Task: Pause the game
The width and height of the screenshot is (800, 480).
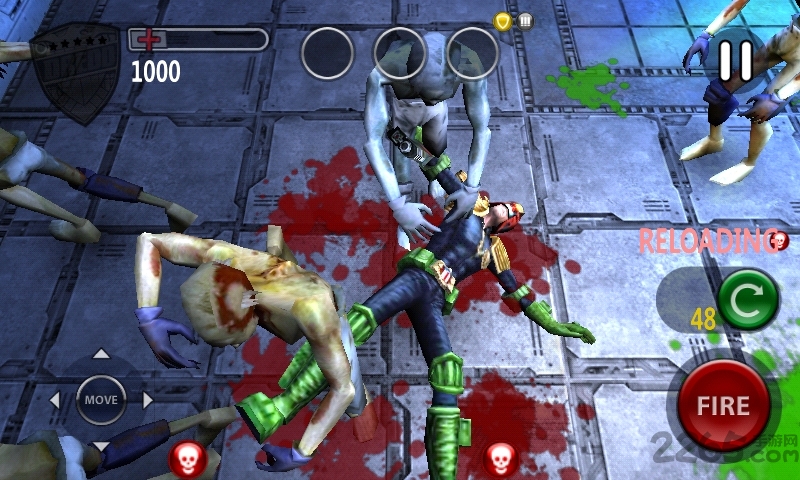Action: [x=735, y=60]
